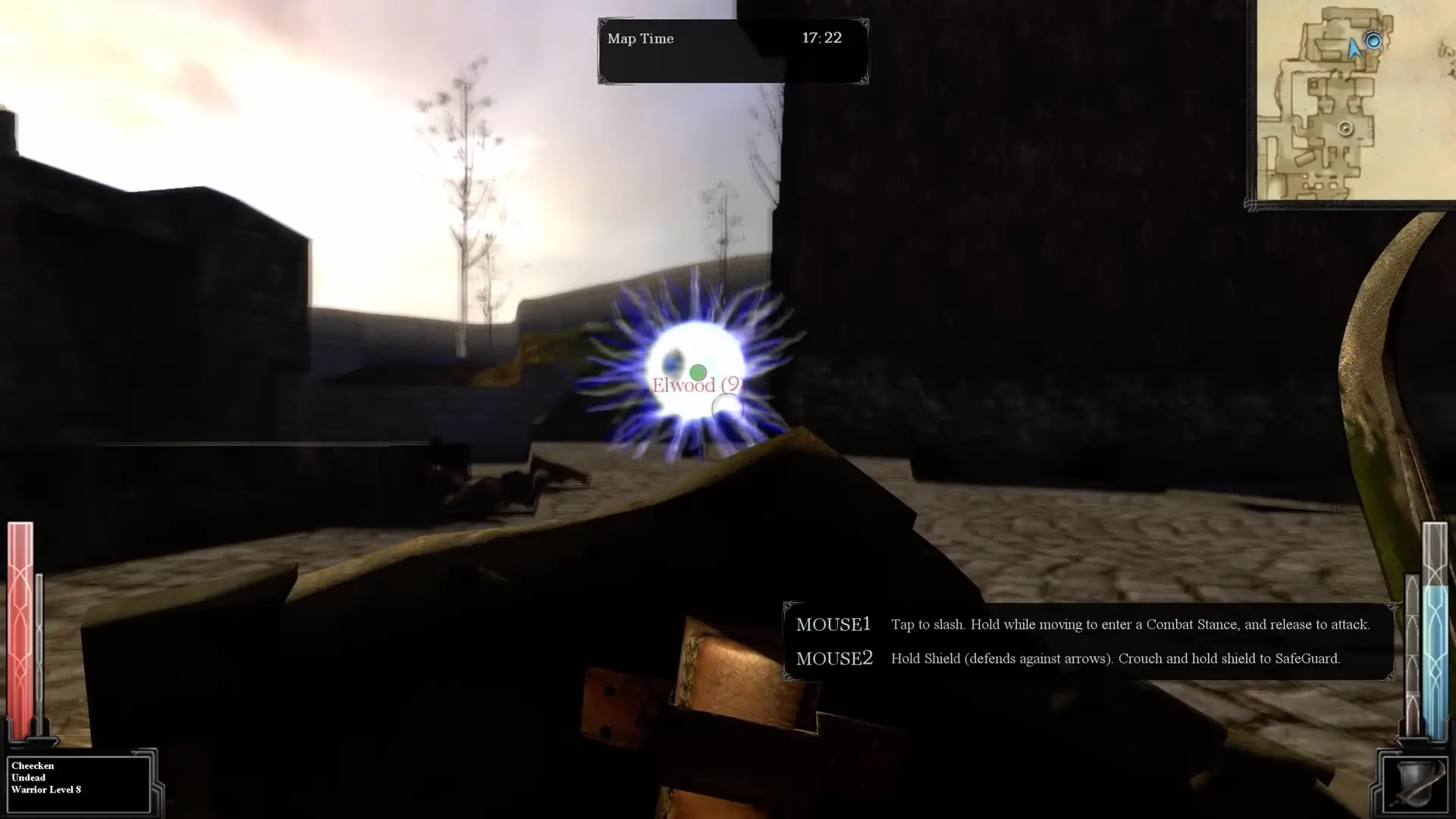Select the green teammate dot inside the orb
This screenshot has width=1456, height=819.
tap(698, 372)
